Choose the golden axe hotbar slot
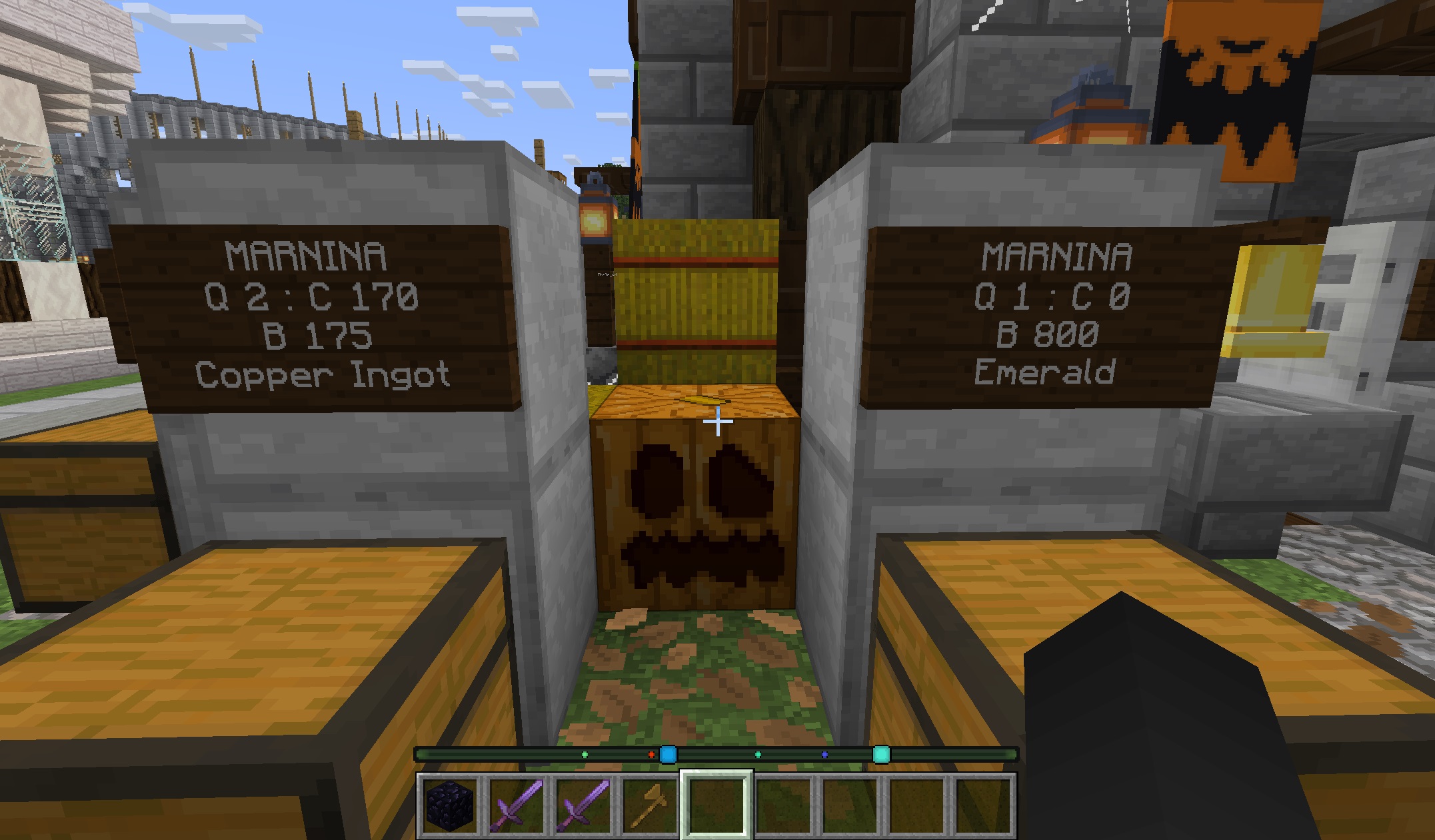Image resolution: width=1435 pixels, height=840 pixels. 649,804
